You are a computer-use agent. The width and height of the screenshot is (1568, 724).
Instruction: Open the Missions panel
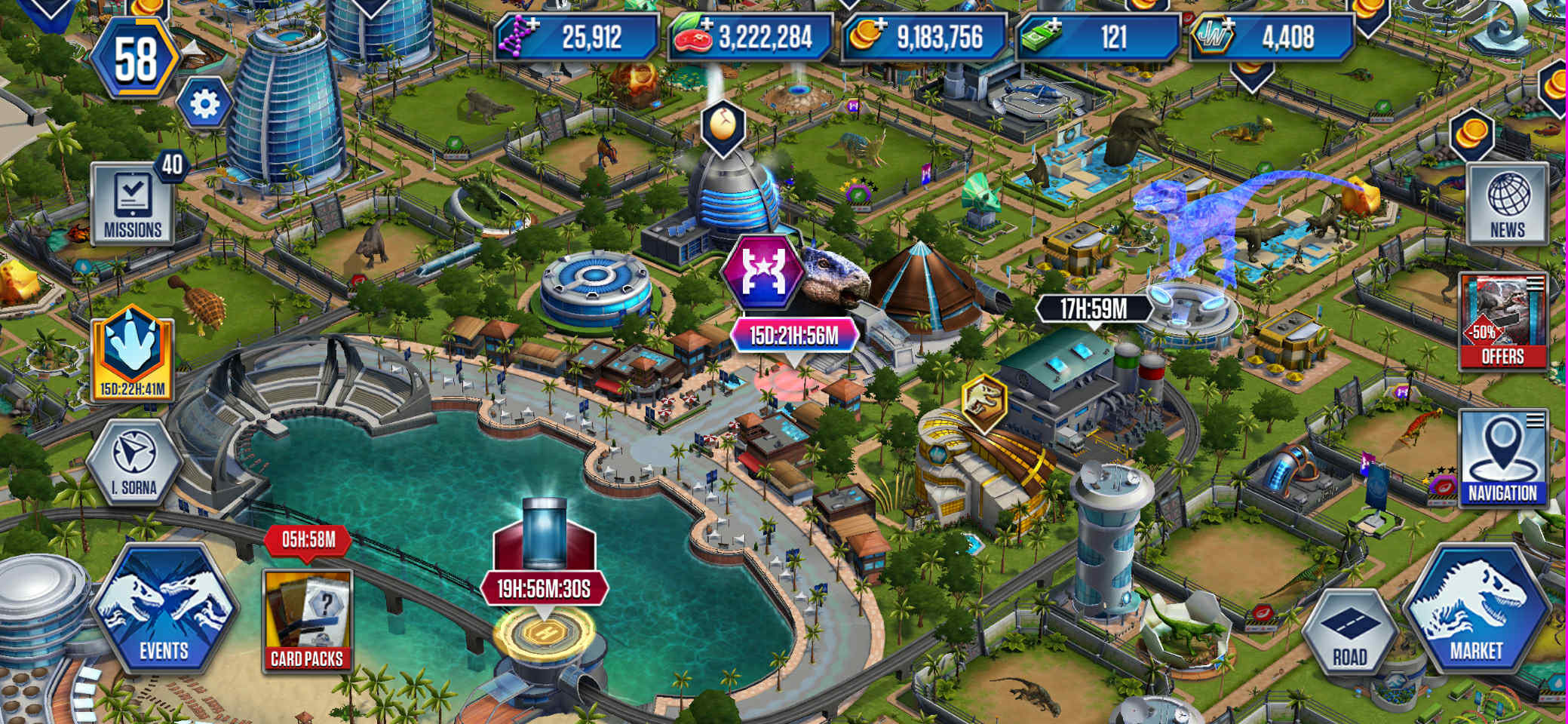[x=132, y=204]
